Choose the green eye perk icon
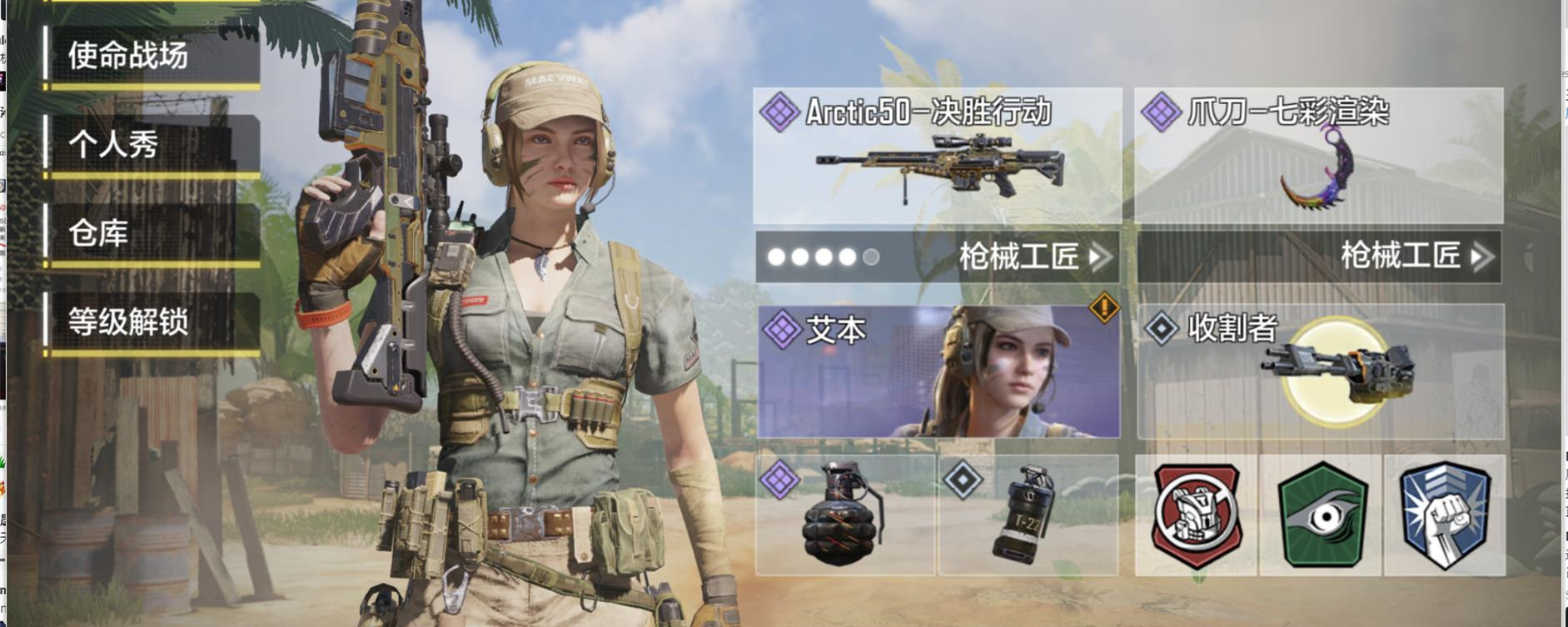The image size is (1568, 627). click(1321, 515)
